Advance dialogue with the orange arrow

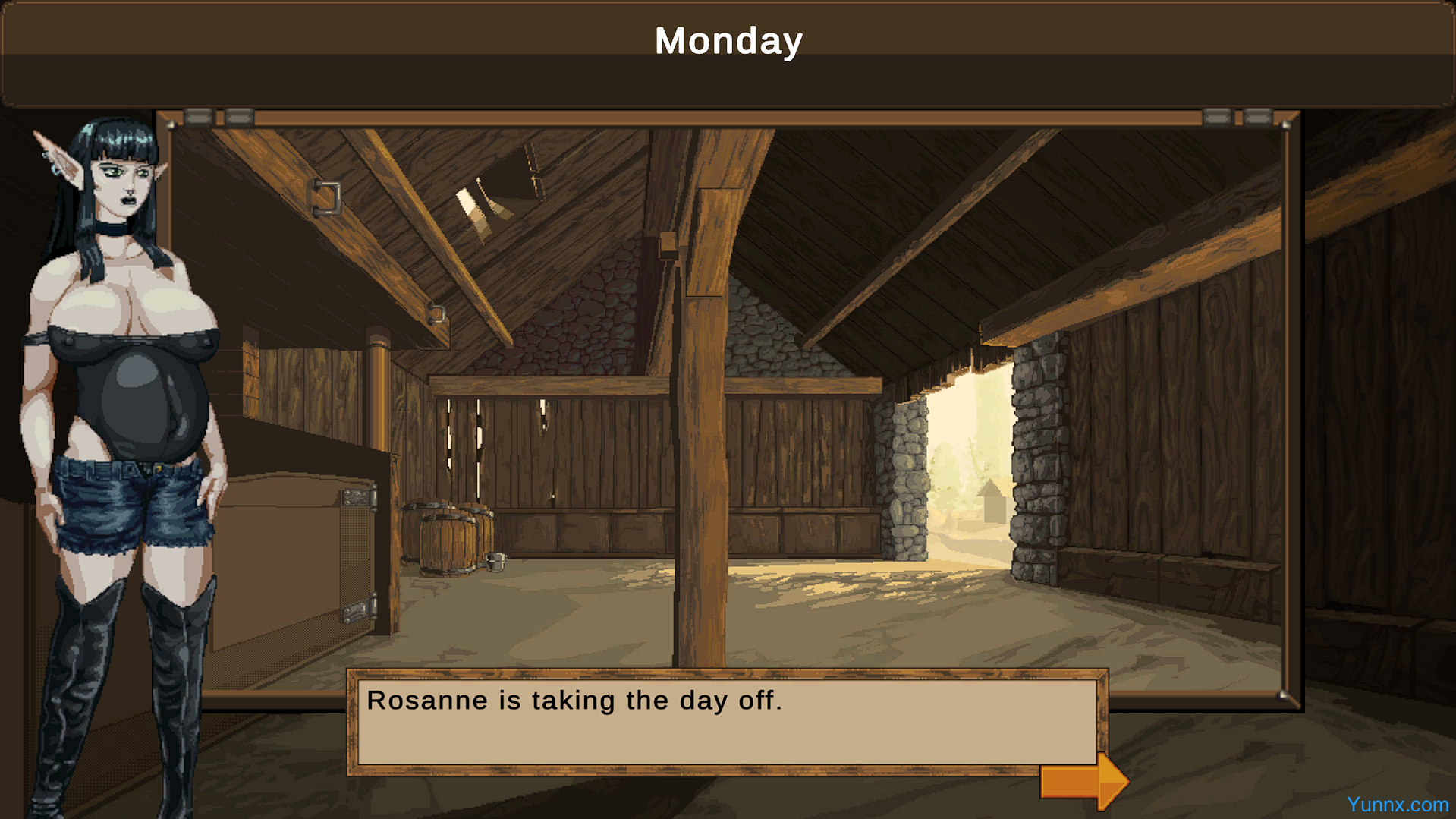(x=1083, y=781)
